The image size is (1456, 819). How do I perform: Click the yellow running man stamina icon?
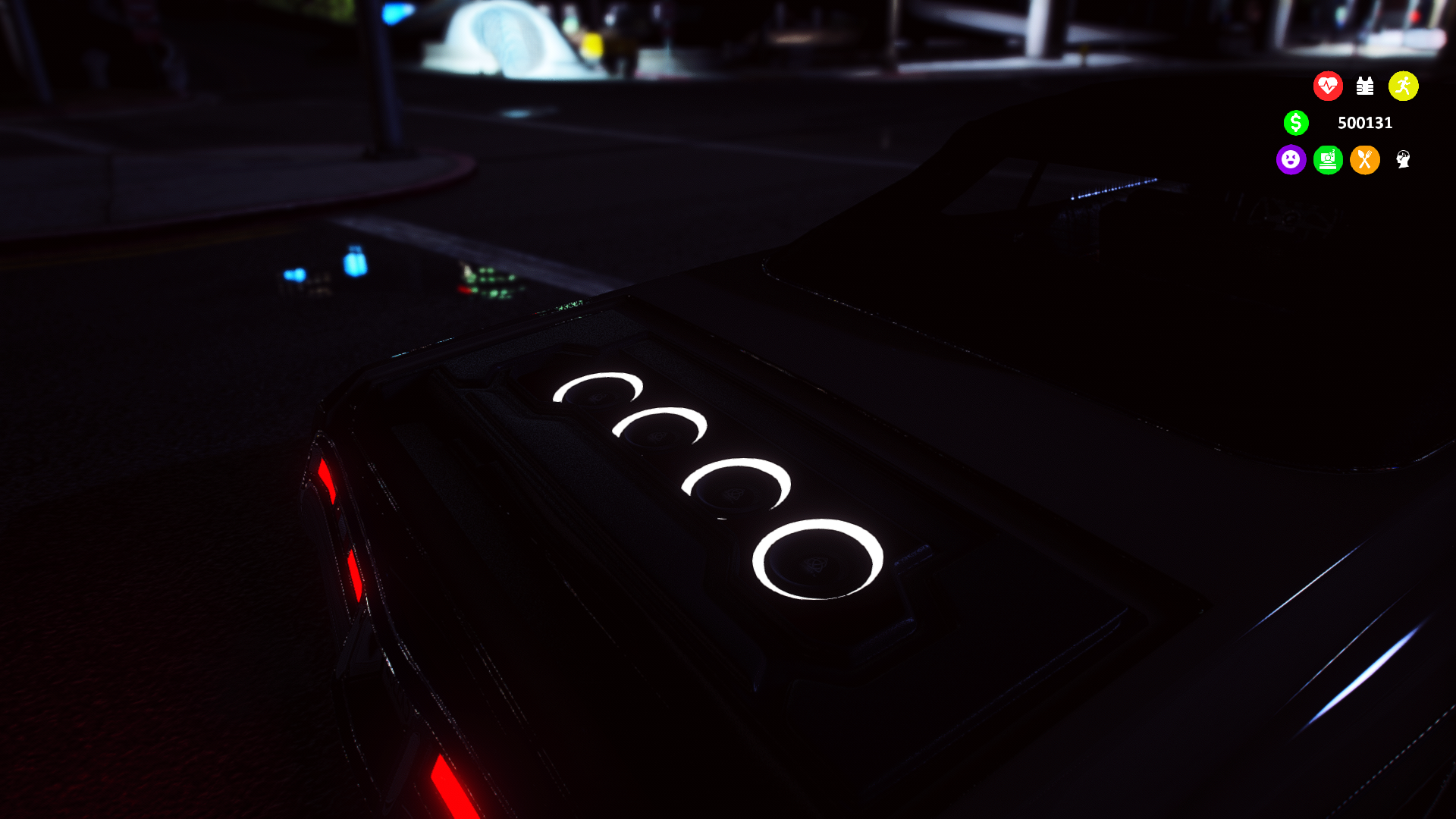(1403, 86)
